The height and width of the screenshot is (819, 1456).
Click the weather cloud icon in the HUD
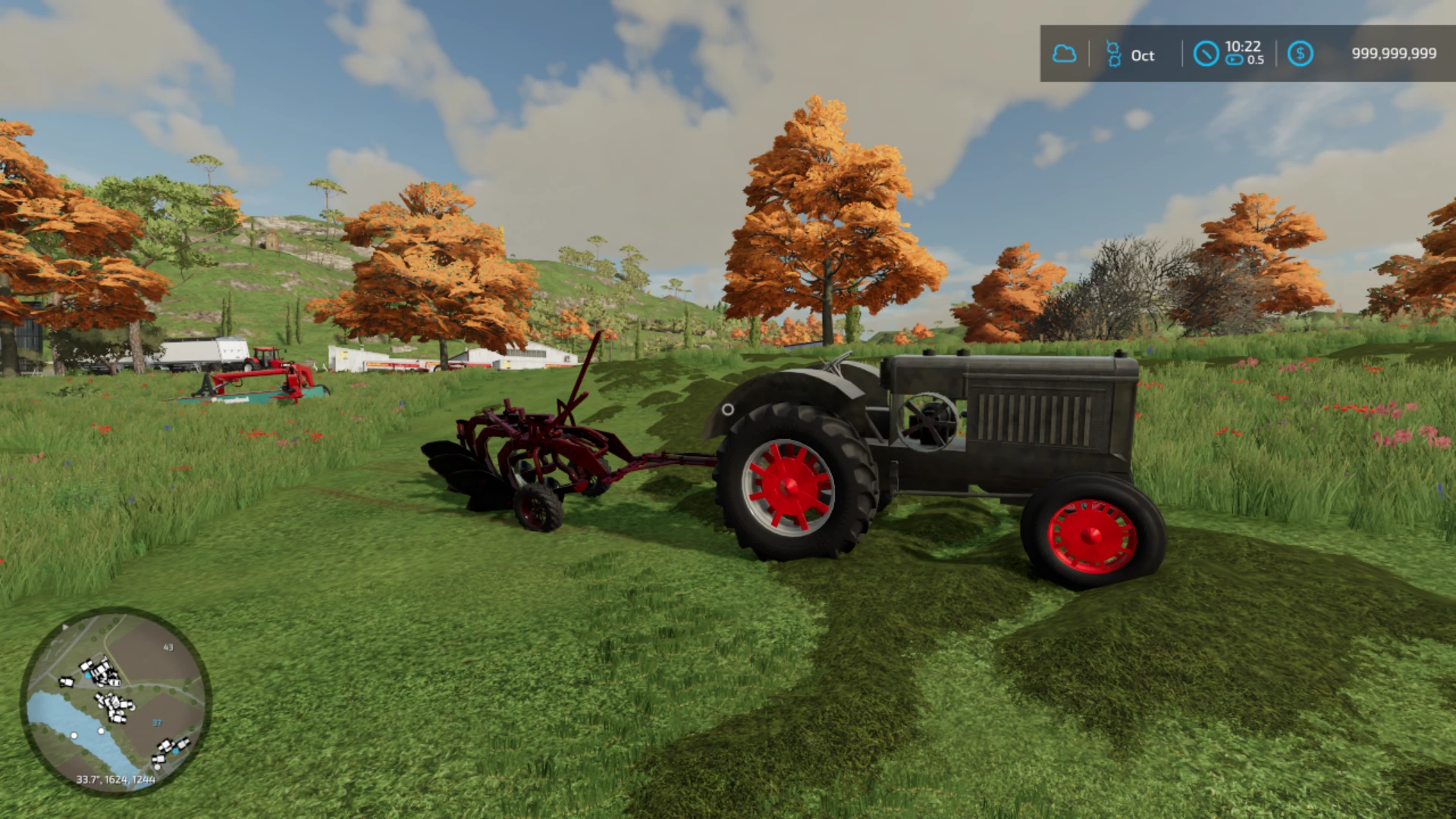tap(1065, 54)
